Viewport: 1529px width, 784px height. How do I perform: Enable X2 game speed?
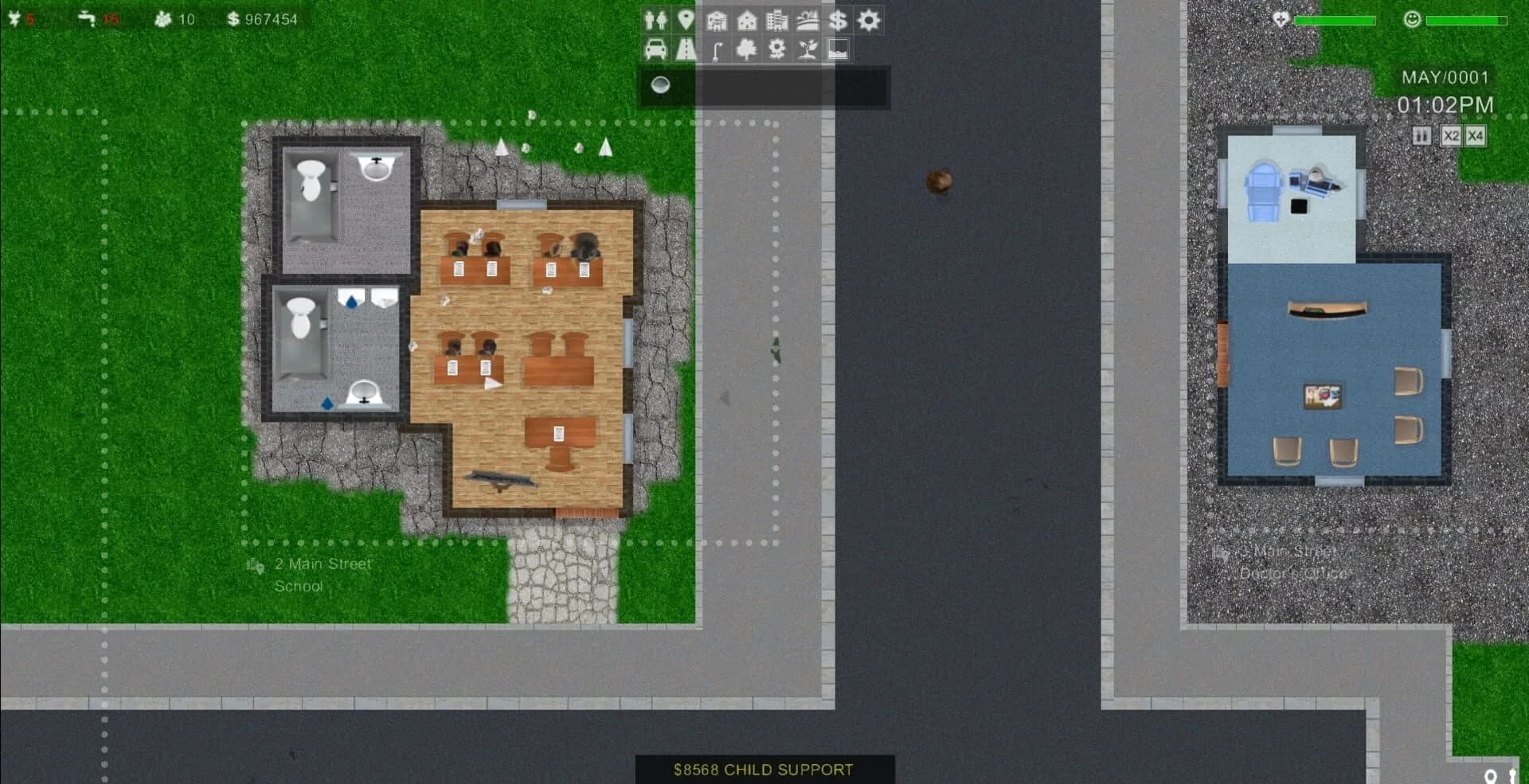[x=1449, y=136]
